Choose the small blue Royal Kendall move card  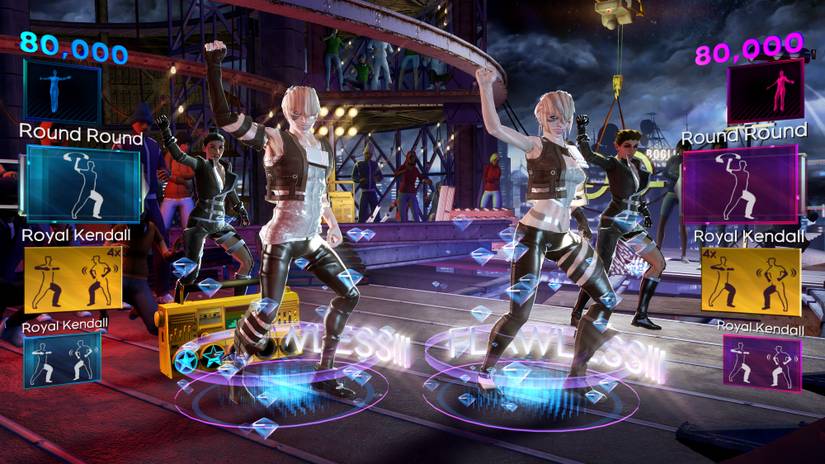[61, 360]
